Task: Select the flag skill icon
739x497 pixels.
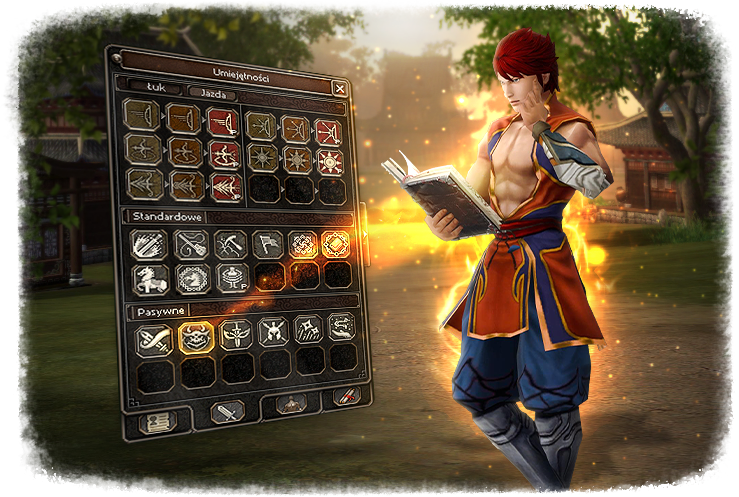Action: click(267, 244)
